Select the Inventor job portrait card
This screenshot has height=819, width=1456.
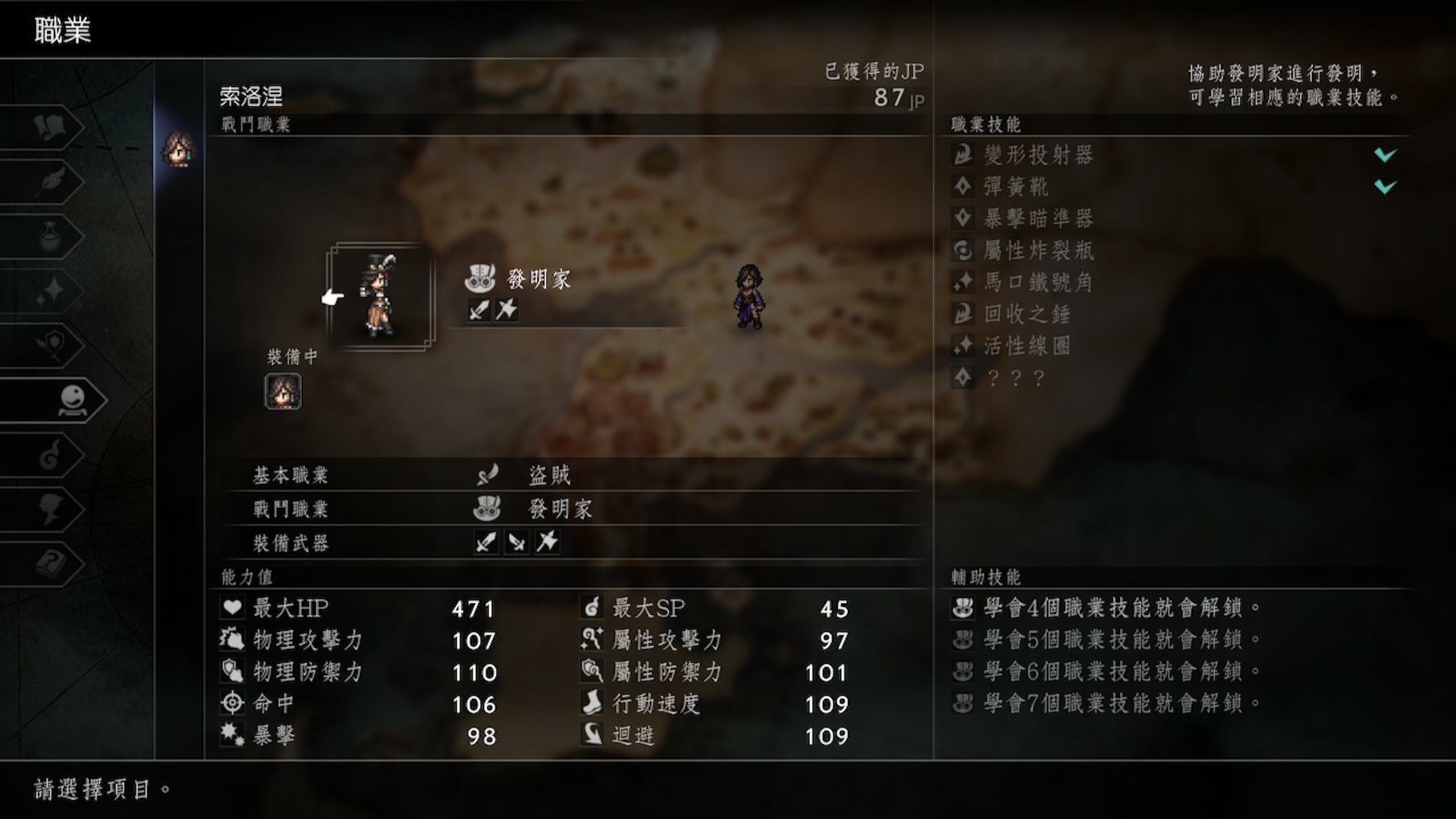click(380, 296)
